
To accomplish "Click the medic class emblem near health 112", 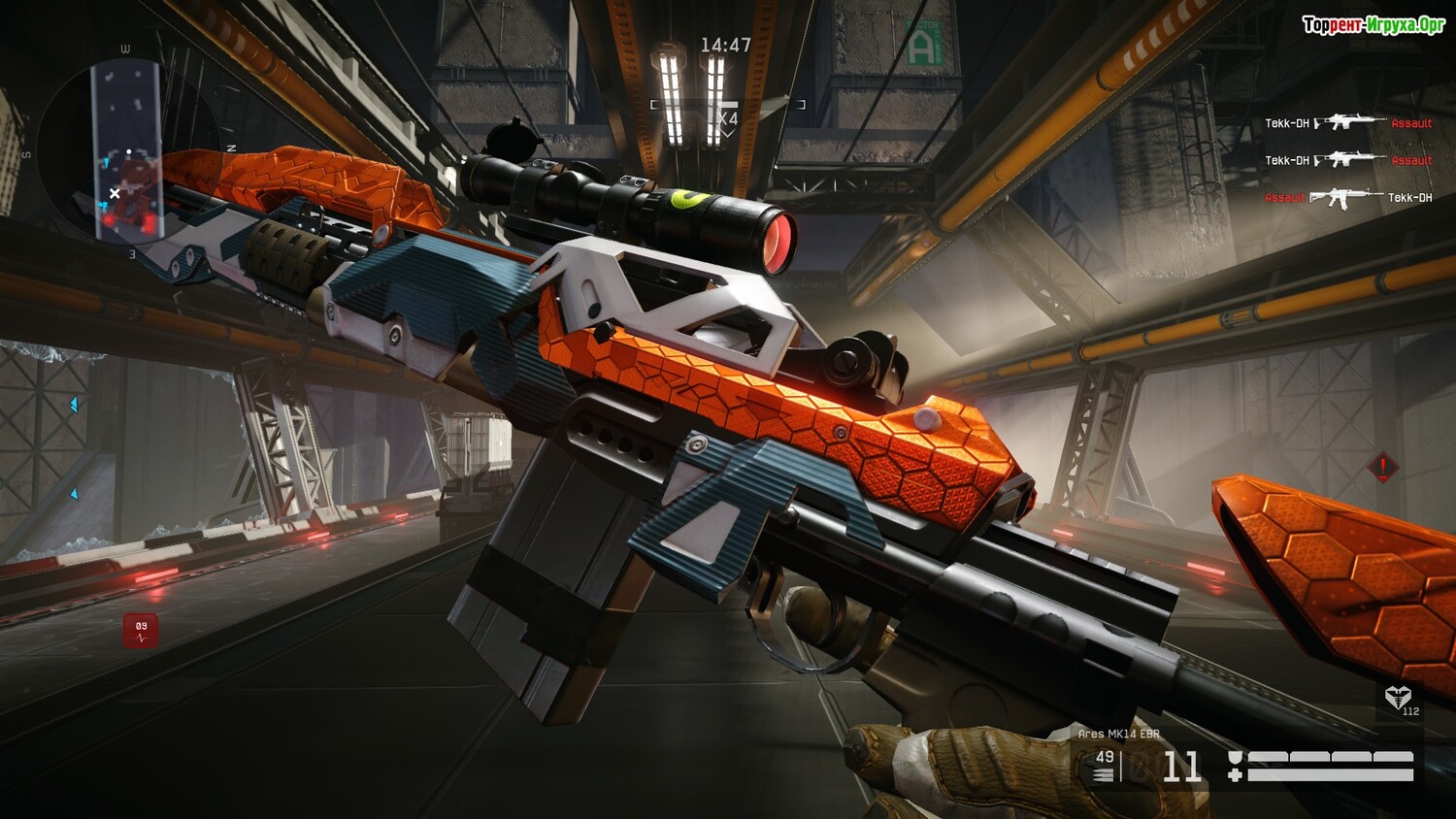I will point(1399,698).
